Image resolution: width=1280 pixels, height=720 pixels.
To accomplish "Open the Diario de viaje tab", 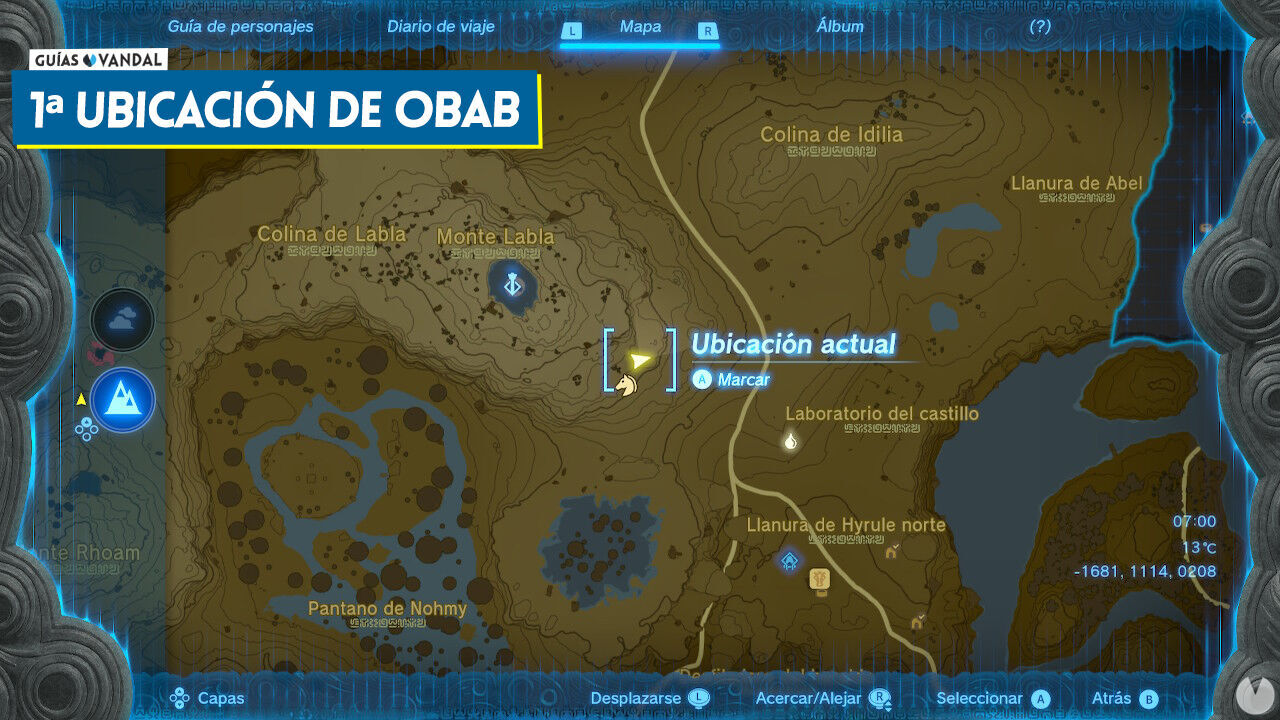I will point(440,27).
